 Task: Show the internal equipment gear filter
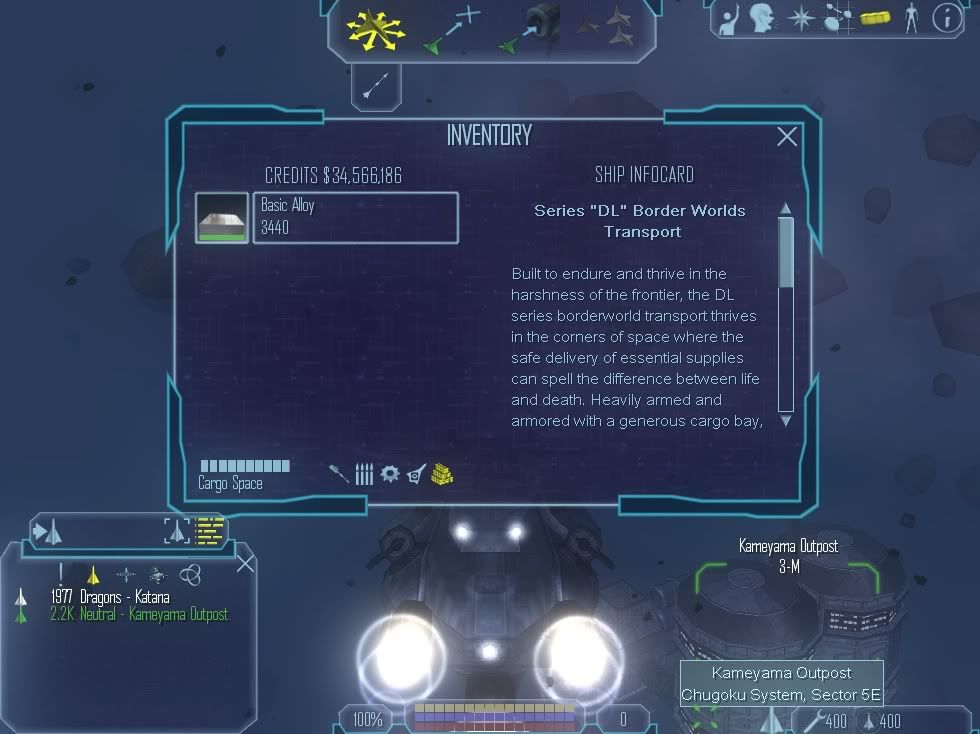tap(390, 473)
